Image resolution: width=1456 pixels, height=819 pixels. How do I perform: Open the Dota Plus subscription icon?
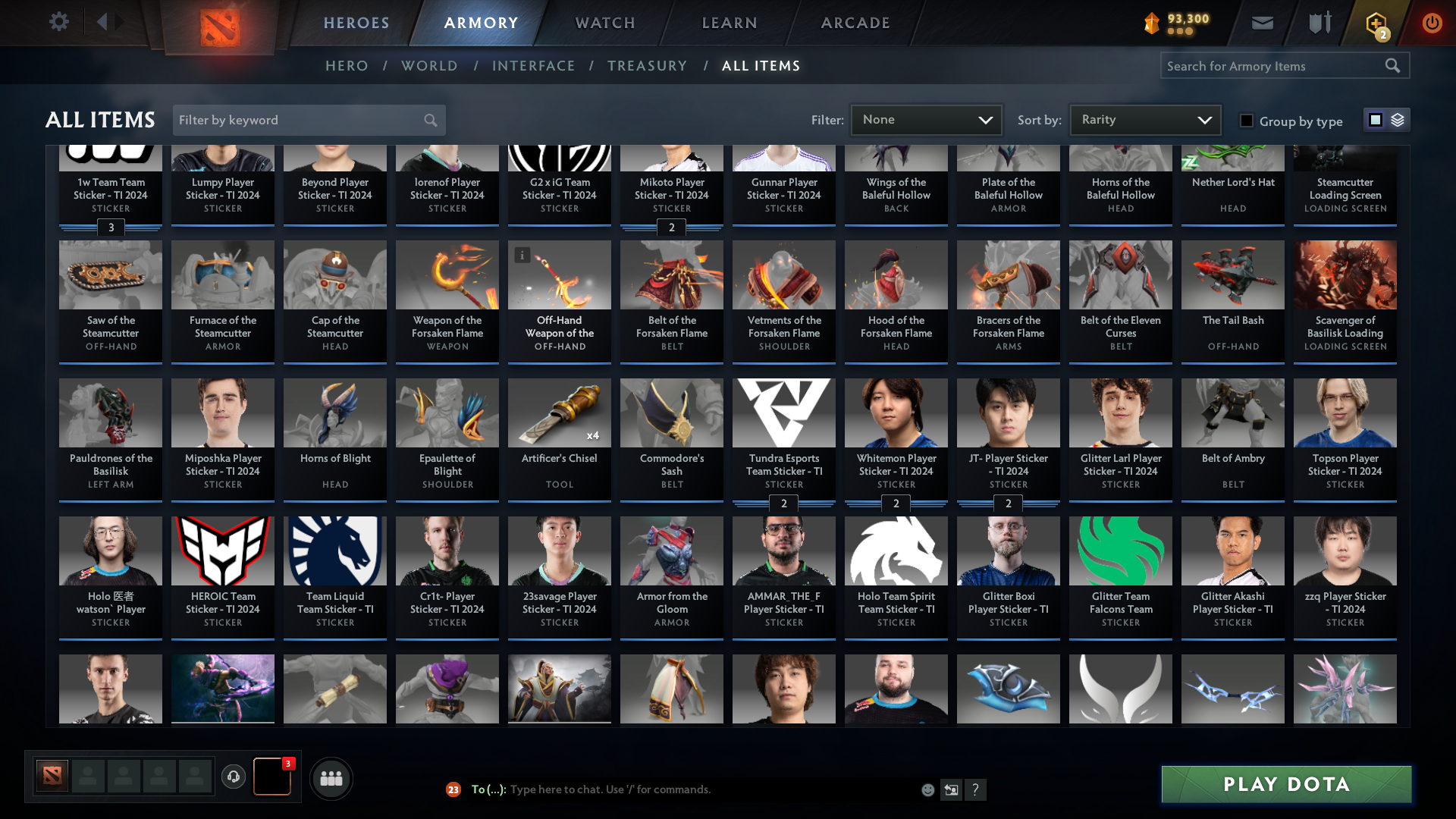click(x=1375, y=23)
